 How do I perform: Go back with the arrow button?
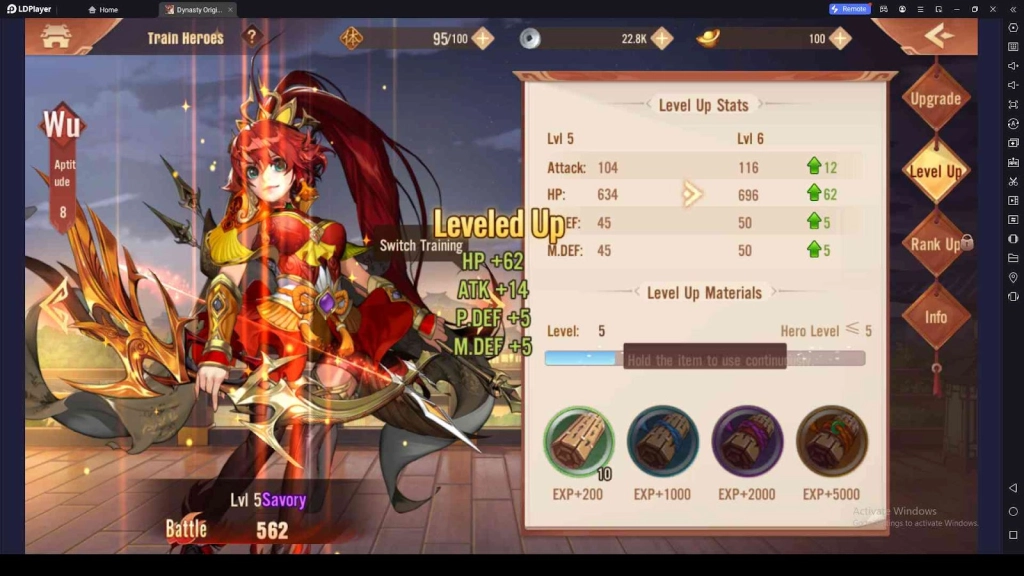[938, 37]
